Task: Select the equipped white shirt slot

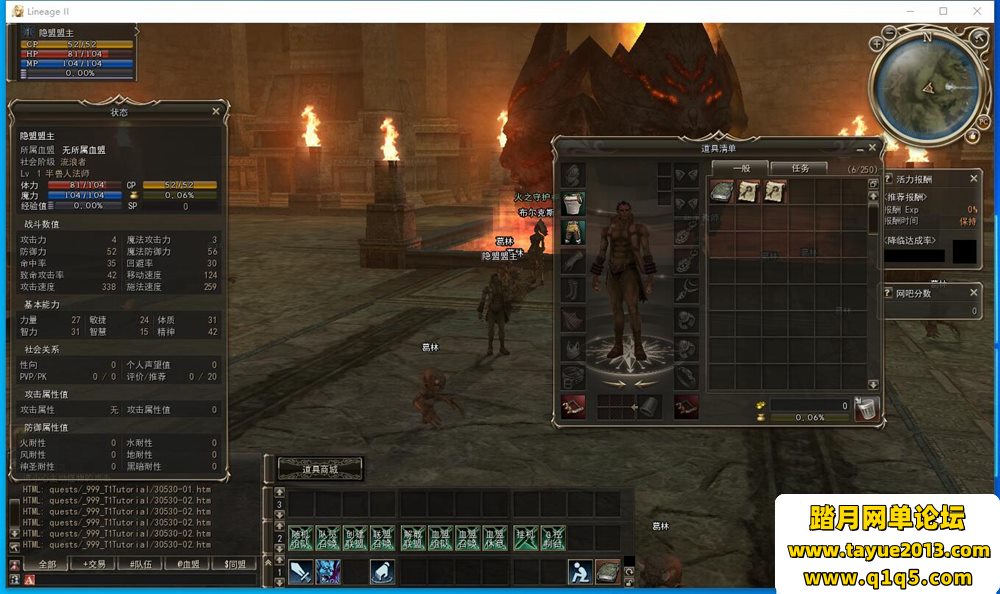Action: [573, 204]
